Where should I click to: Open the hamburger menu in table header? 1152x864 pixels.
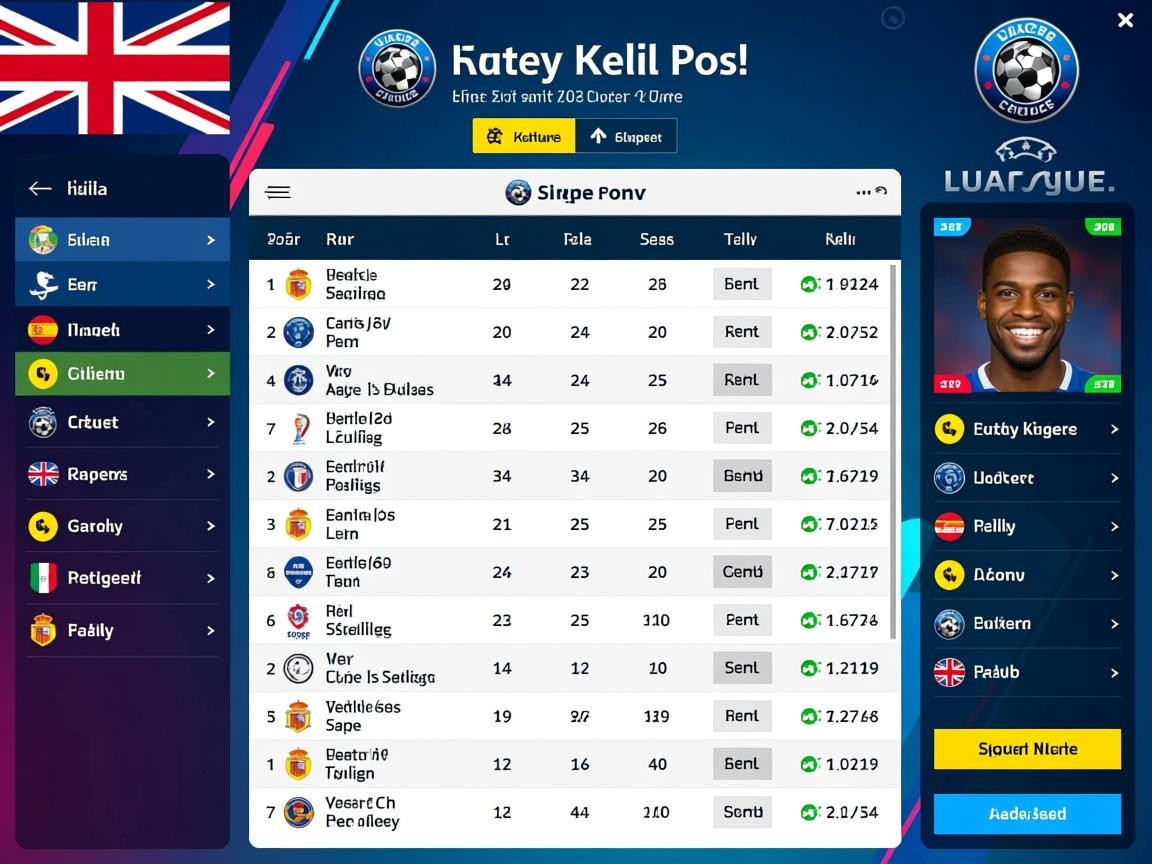pos(278,193)
